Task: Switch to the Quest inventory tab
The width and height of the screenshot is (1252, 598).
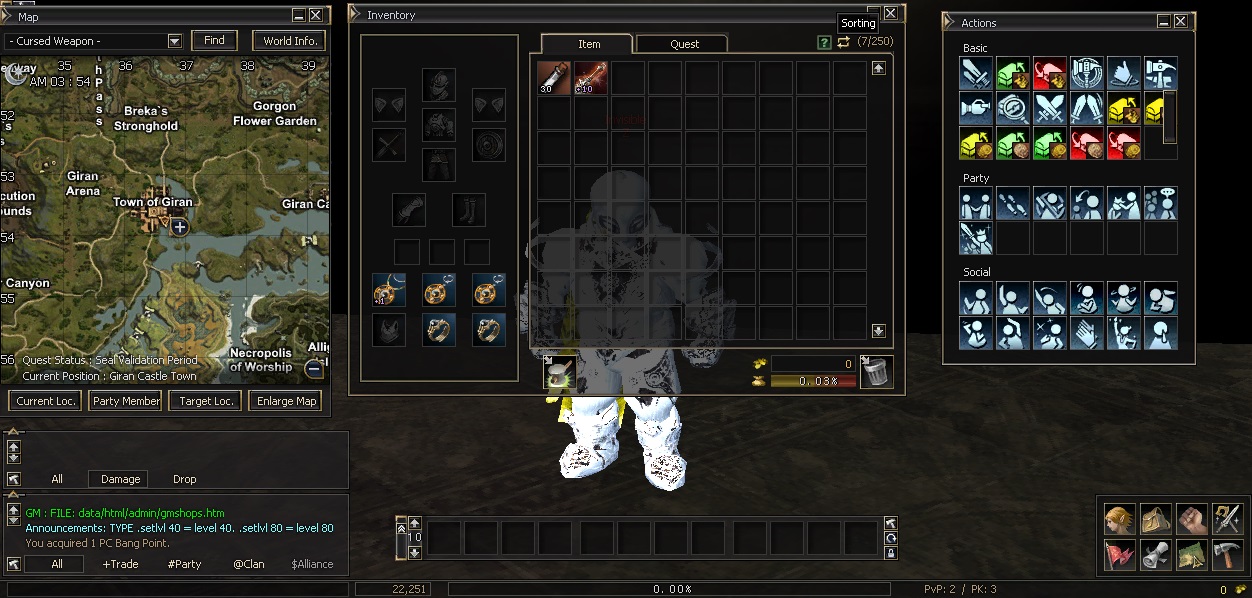Action: tap(685, 44)
